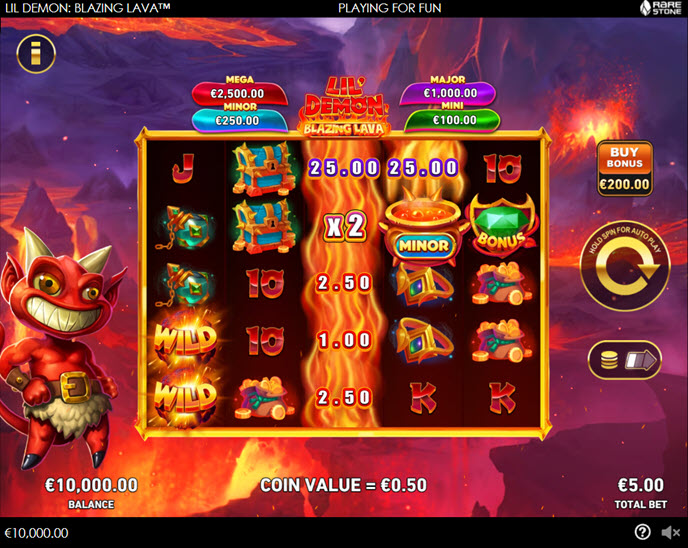688x548 pixels.
Task: Open the game info paytable
Action: coord(36,53)
